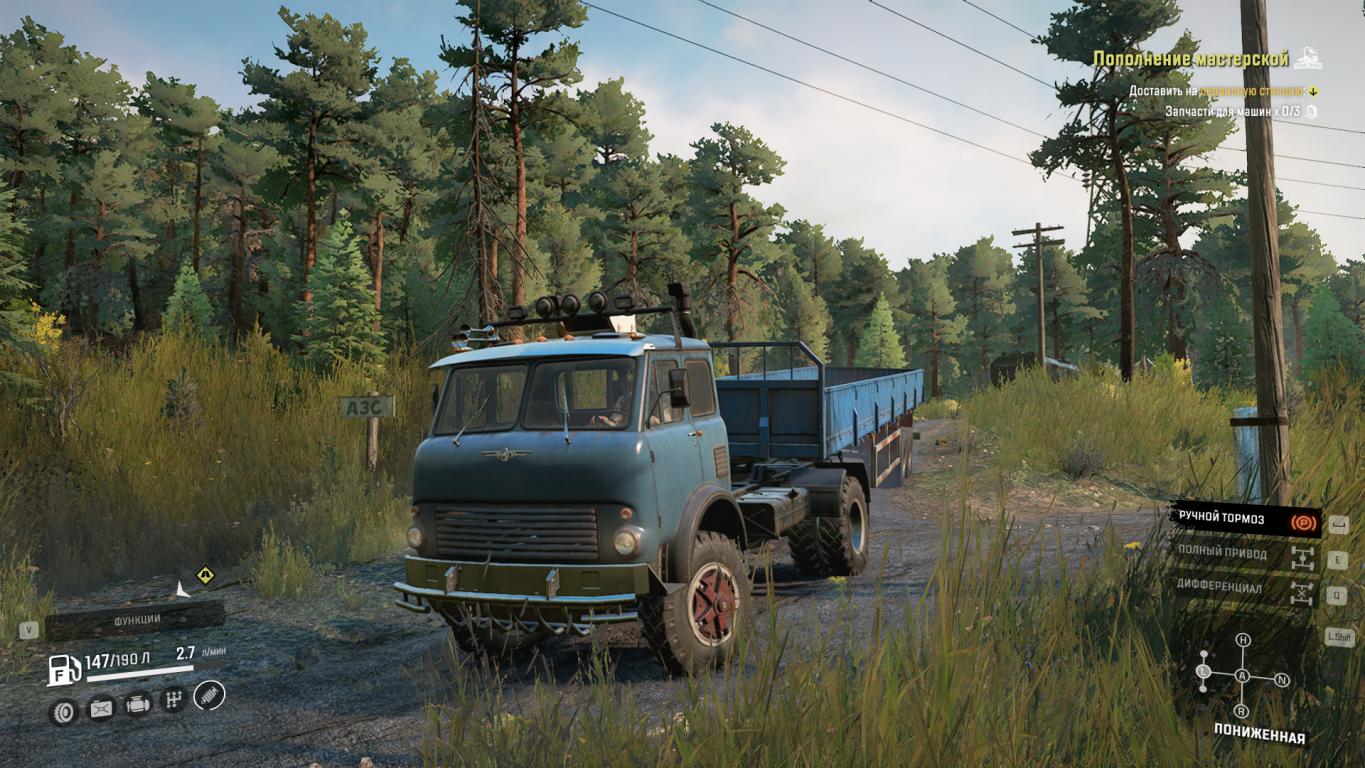Select the L low gear

[1204, 671]
